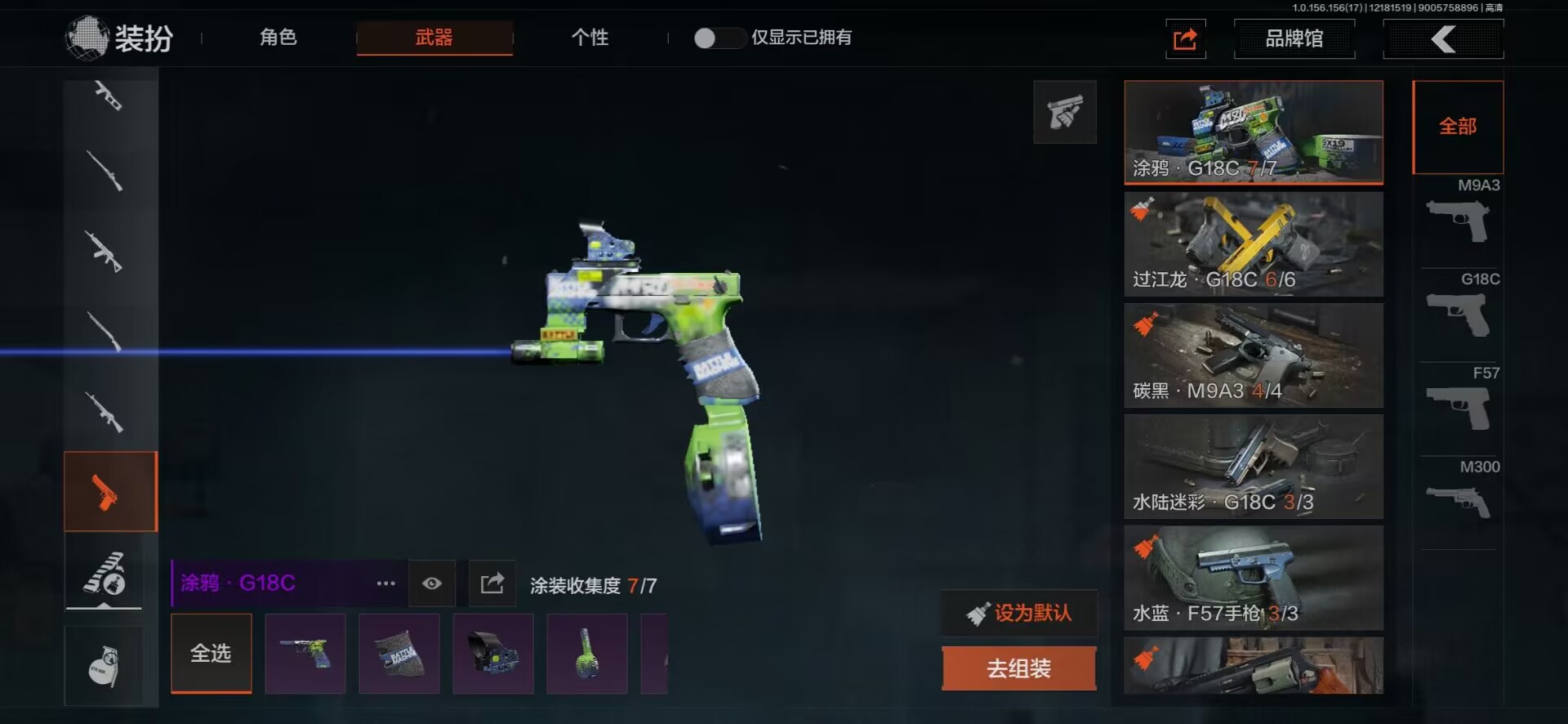Viewport: 1568px width, 724px height.
Task: Pick the 水蓝 F57手枪 skin
Action: point(1254,578)
